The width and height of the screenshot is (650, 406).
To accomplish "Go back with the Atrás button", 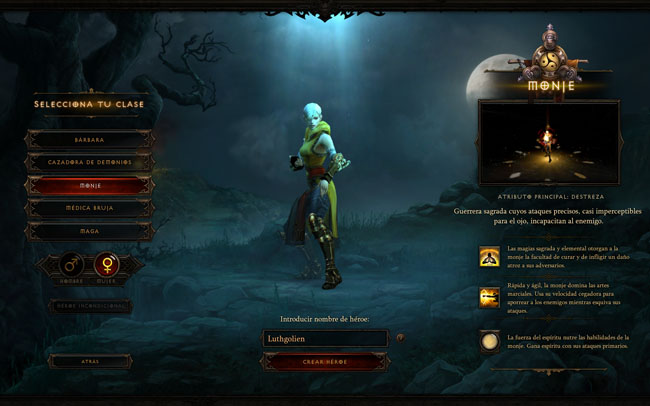I will [90, 360].
